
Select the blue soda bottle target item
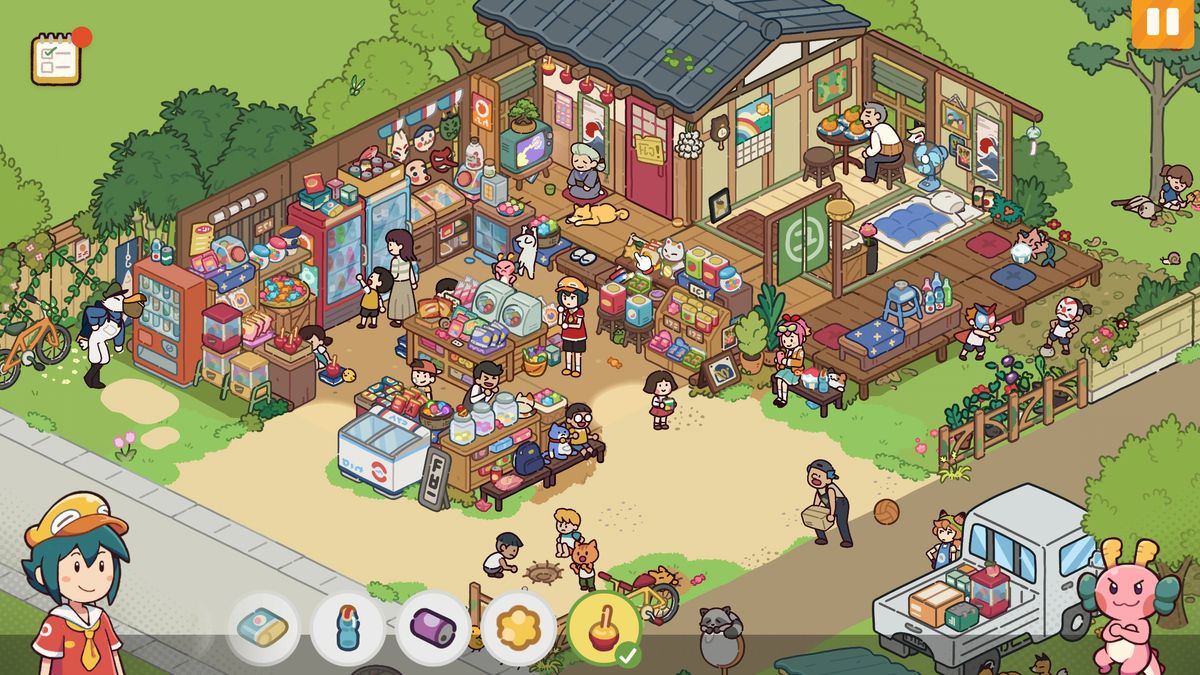coord(348,629)
